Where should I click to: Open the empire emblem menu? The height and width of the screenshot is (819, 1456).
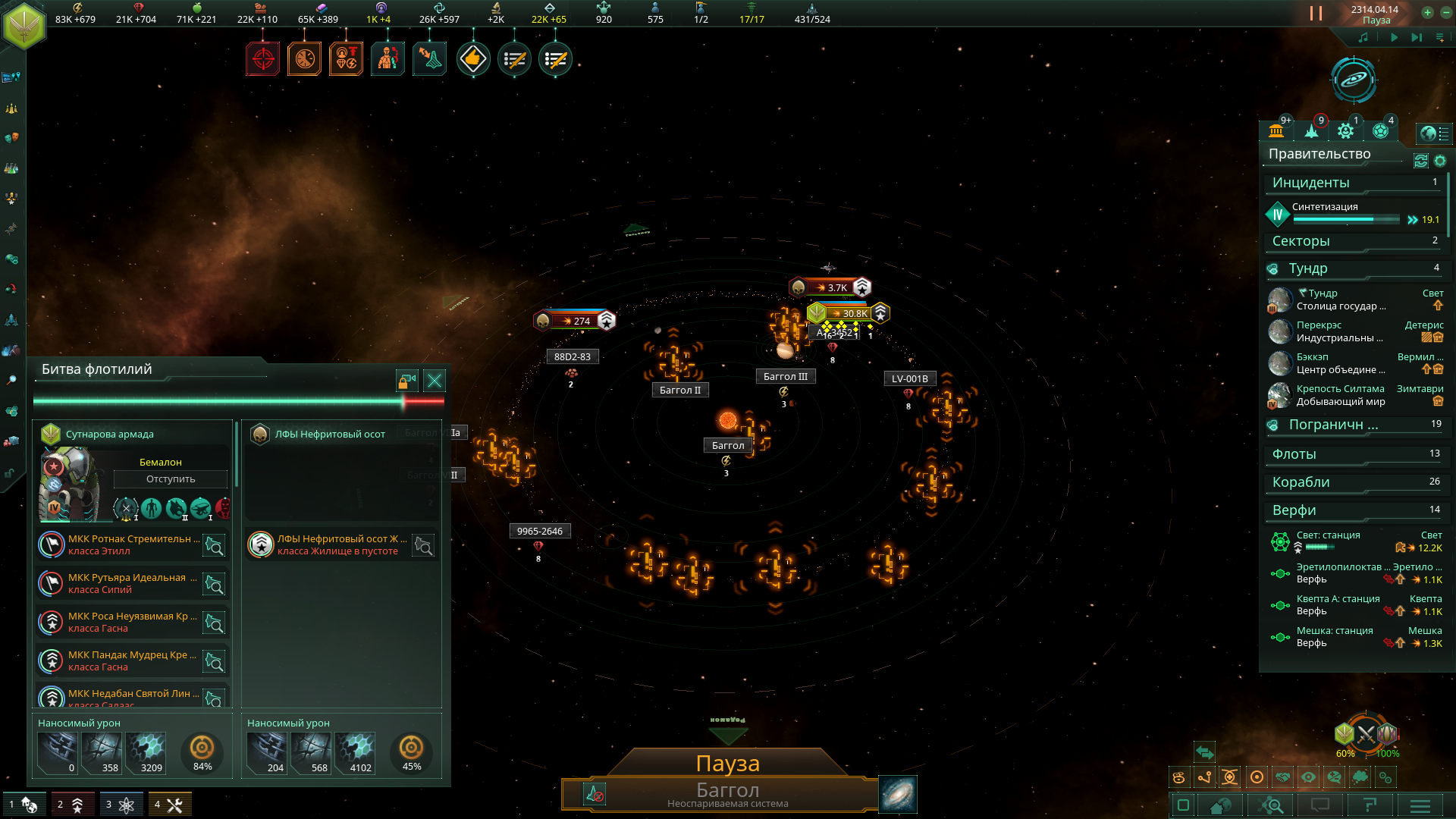[x=24, y=25]
